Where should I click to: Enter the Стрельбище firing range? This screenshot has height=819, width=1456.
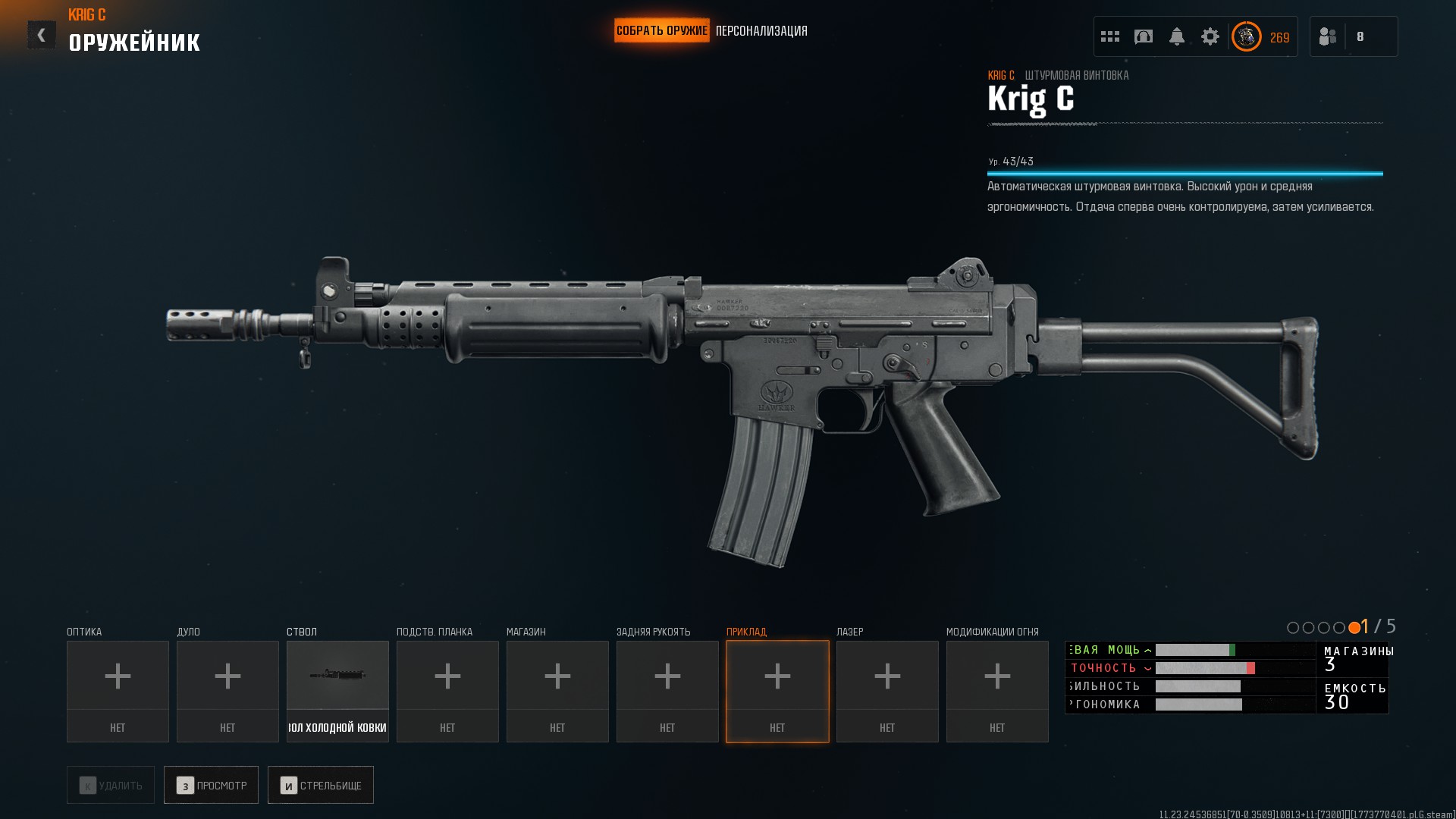(x=321, y=785)
